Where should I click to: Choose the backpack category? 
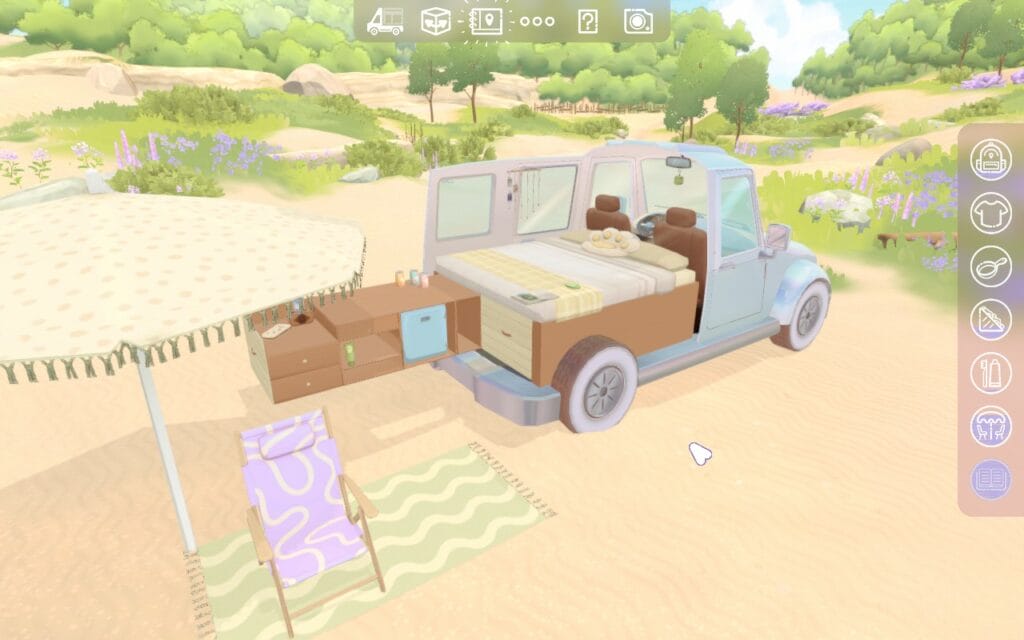tap(991, 159)
